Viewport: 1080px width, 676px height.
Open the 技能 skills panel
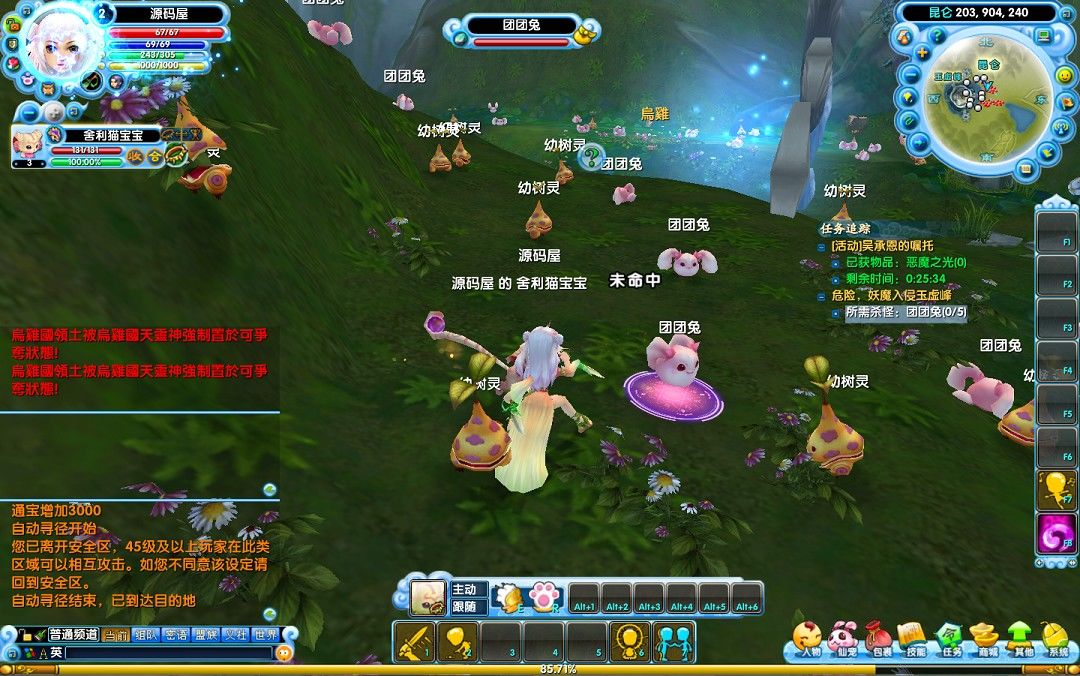click(x=914, y=639)
